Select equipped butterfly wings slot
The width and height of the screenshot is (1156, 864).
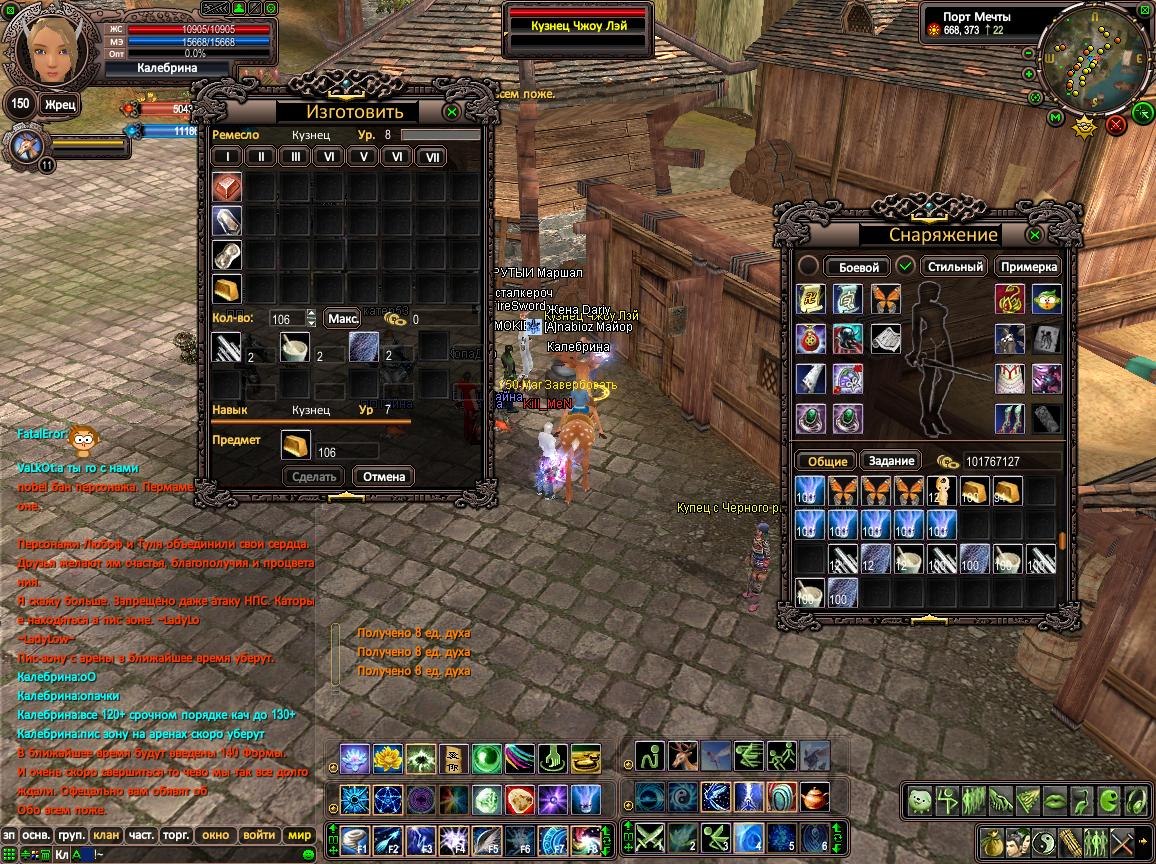[x=886, y=299]
